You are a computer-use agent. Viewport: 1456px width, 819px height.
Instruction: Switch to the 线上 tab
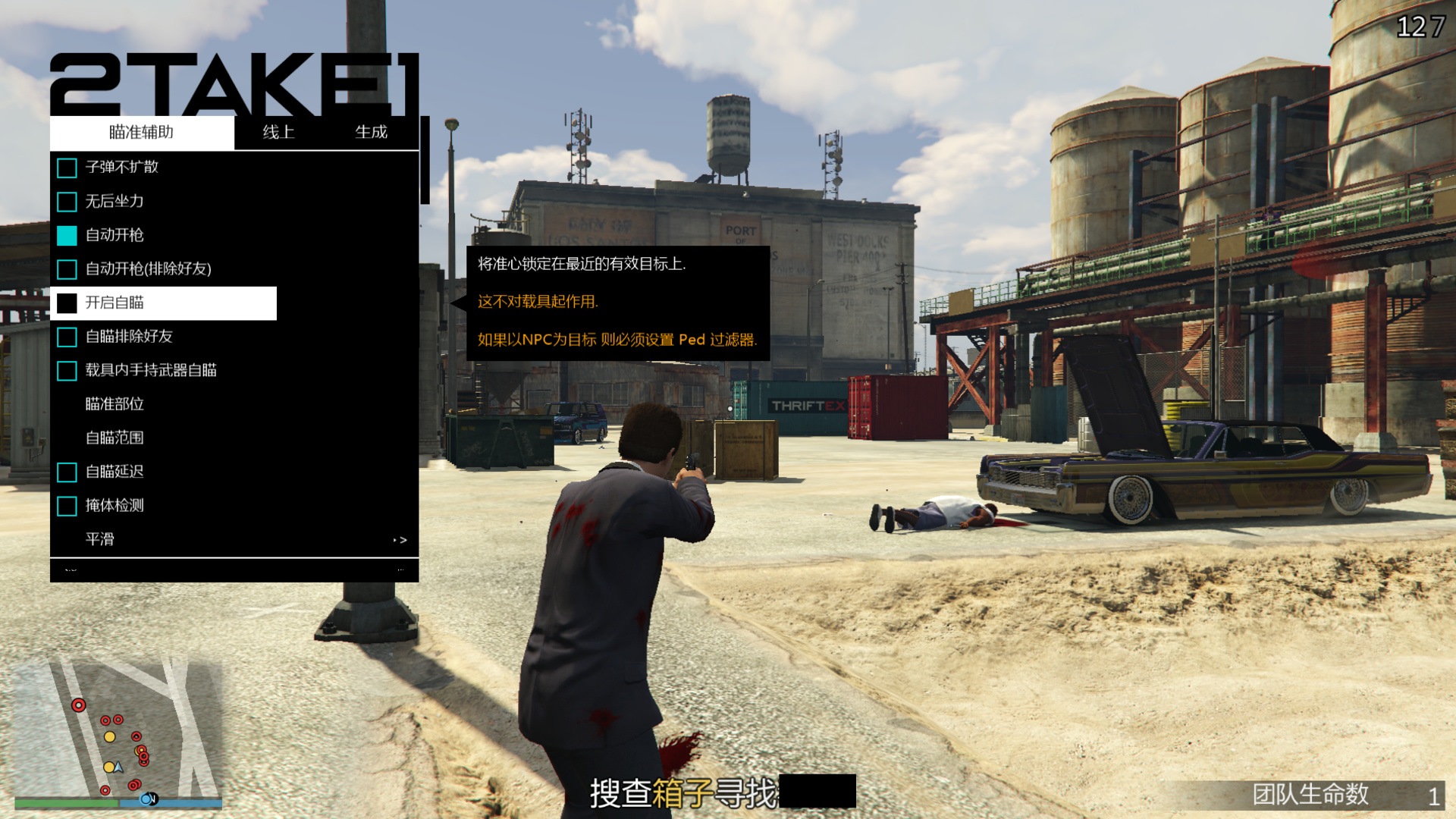pyautogui.click(x=278, y=131)
